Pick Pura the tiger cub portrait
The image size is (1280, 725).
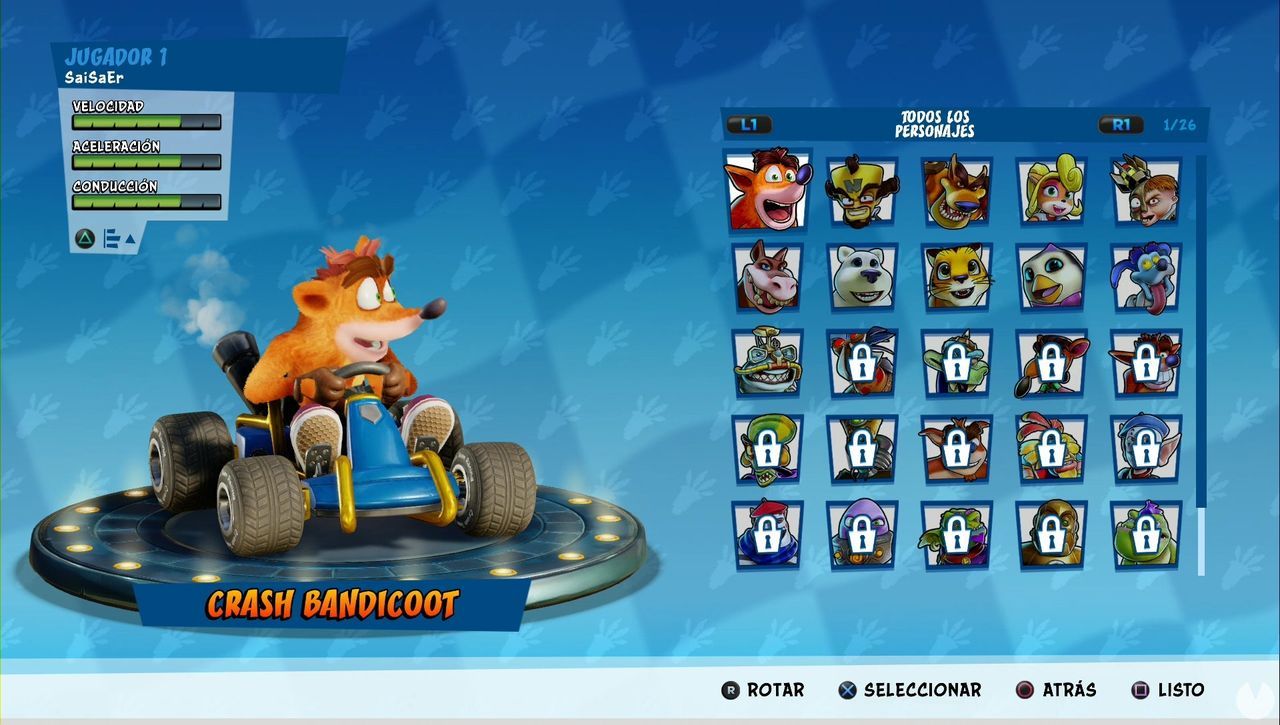point(958,278)
